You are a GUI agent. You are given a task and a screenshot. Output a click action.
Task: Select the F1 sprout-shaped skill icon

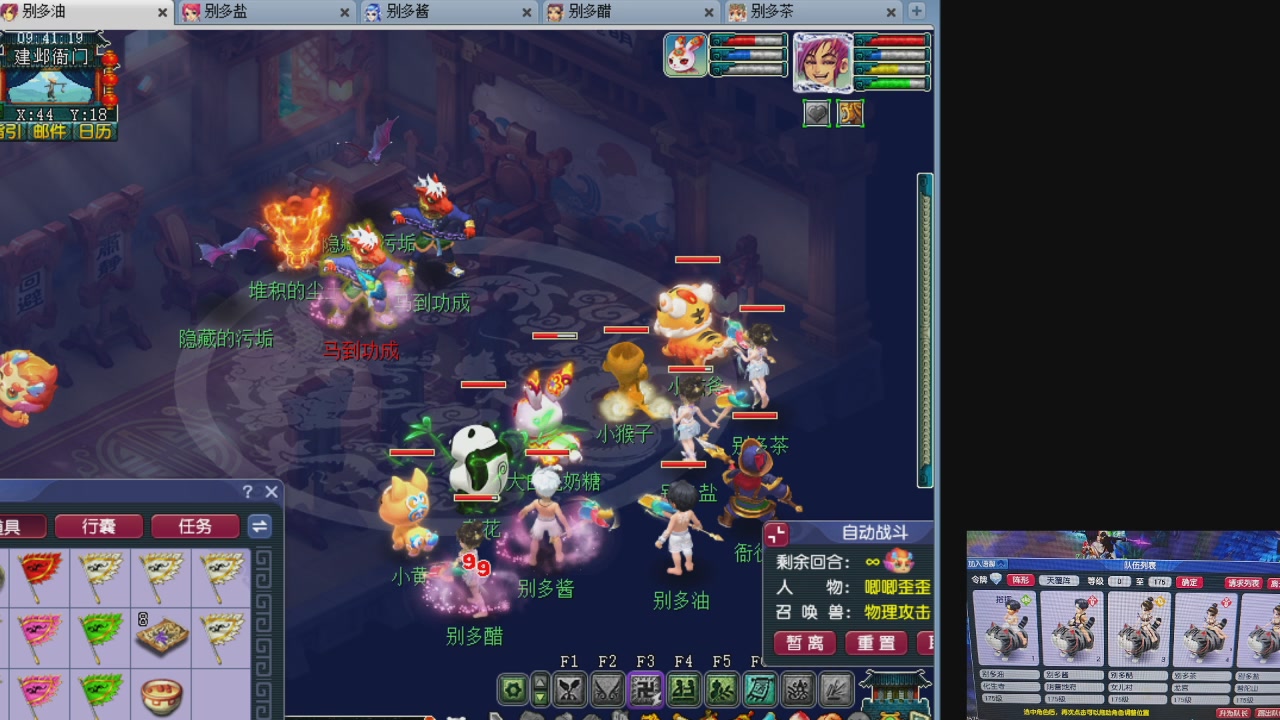pos(568,689)
